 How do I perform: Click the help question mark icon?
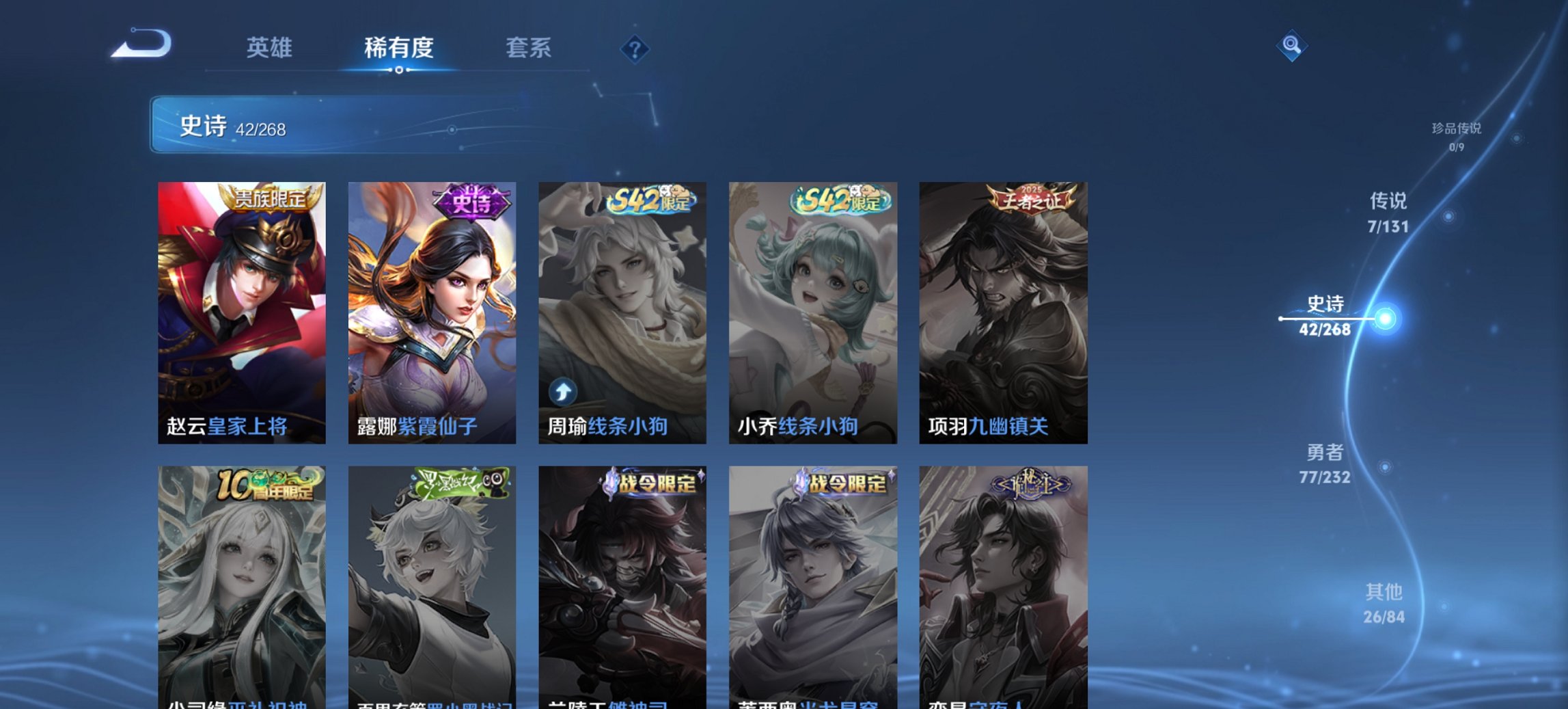pos(635,50)
